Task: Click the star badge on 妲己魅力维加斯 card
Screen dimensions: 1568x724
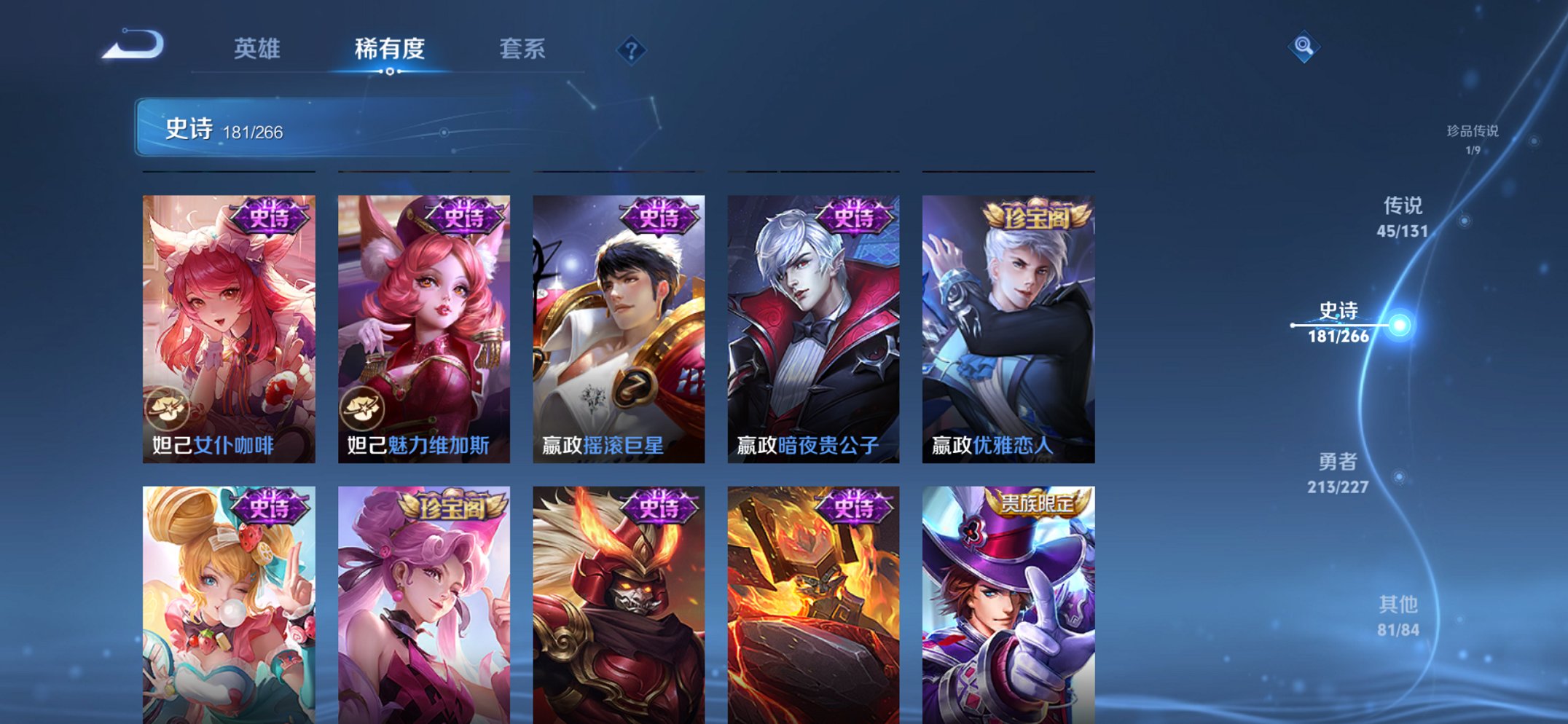Action: 367,407
